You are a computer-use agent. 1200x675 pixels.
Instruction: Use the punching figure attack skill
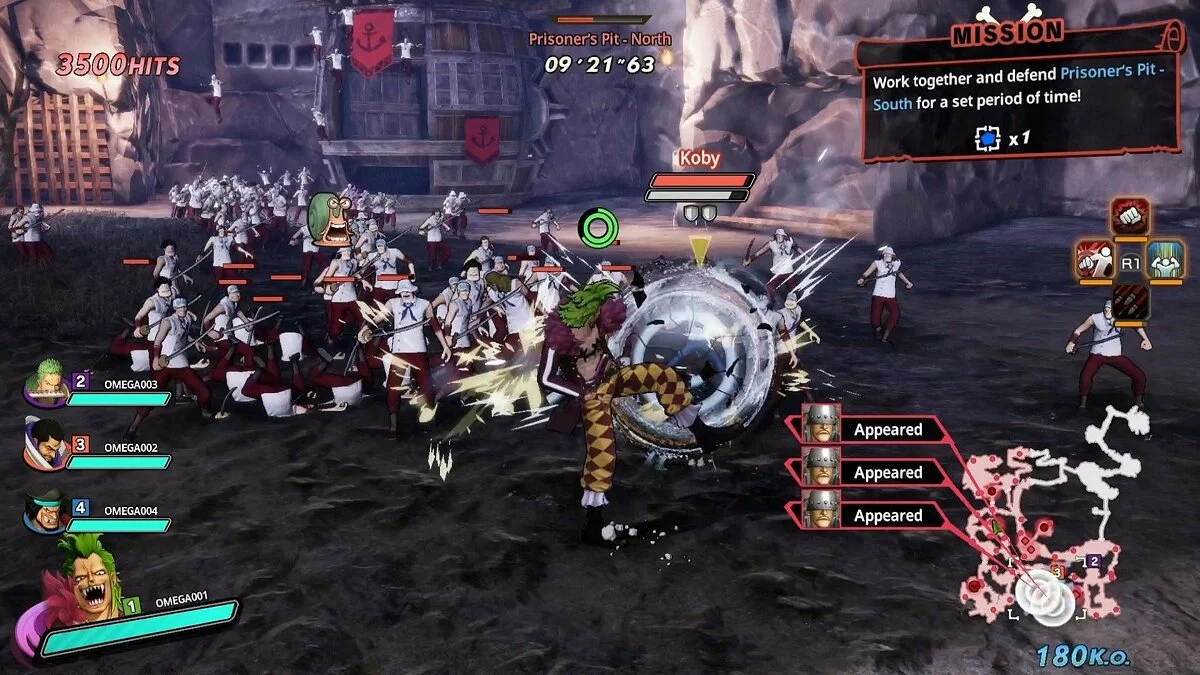[1095, 260]
